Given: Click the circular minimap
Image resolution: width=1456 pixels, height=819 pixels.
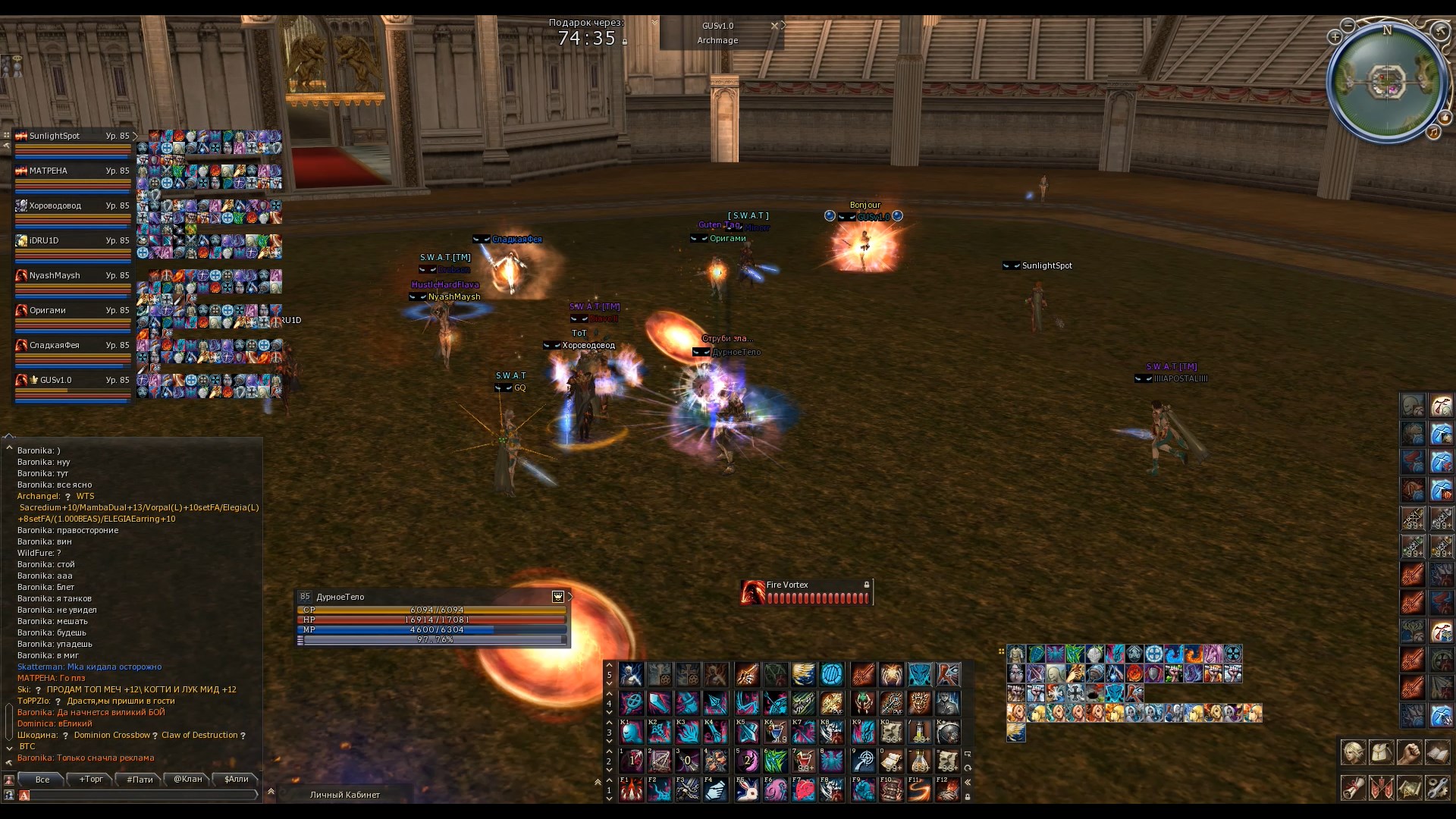Looking at the screenshot, I should (x=1387, y=82).
